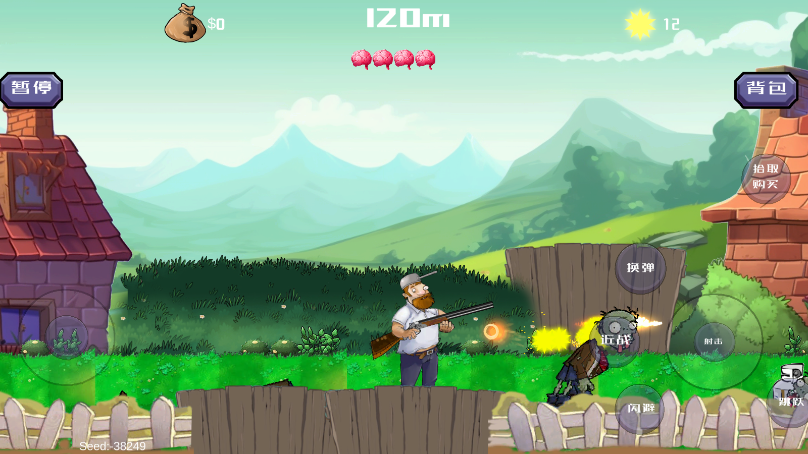808x454 pixels.
Task: Open the 背包 backpack
Action: (766, 89)
